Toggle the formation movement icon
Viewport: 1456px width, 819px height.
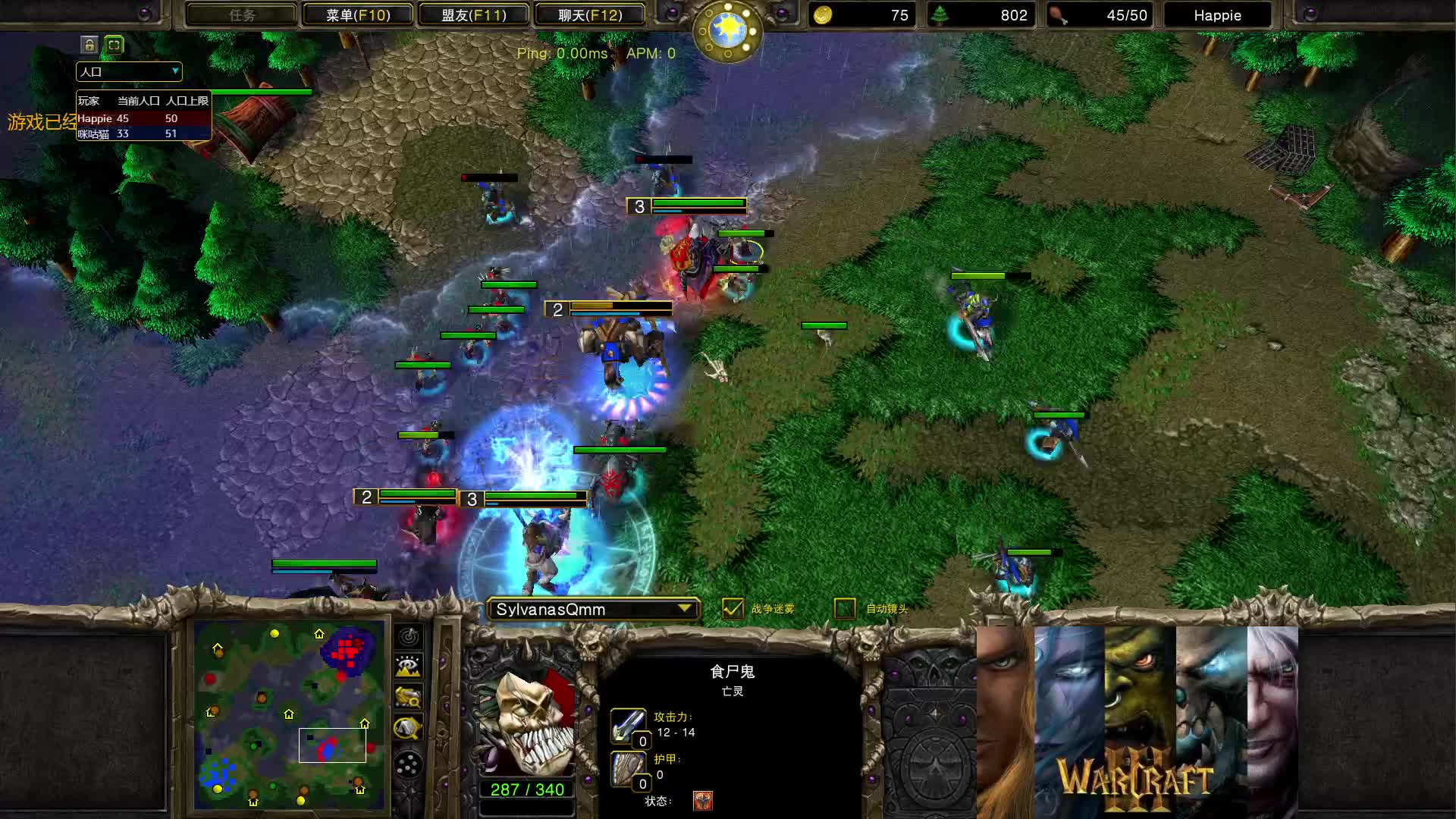pyautogui.click(x=409, y=763)
